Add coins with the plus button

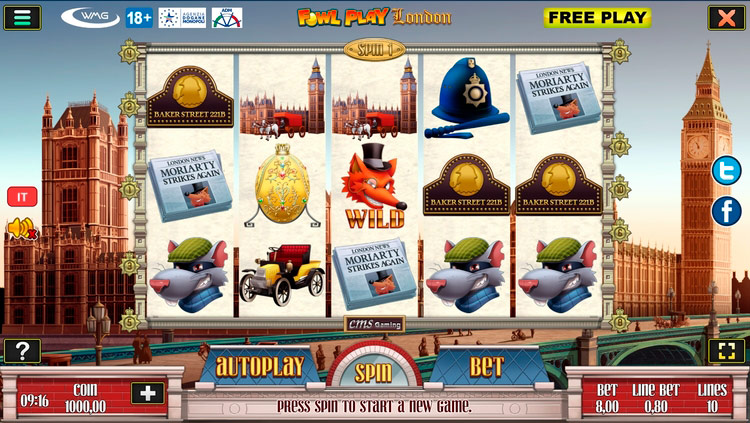(x=148, y=393)
